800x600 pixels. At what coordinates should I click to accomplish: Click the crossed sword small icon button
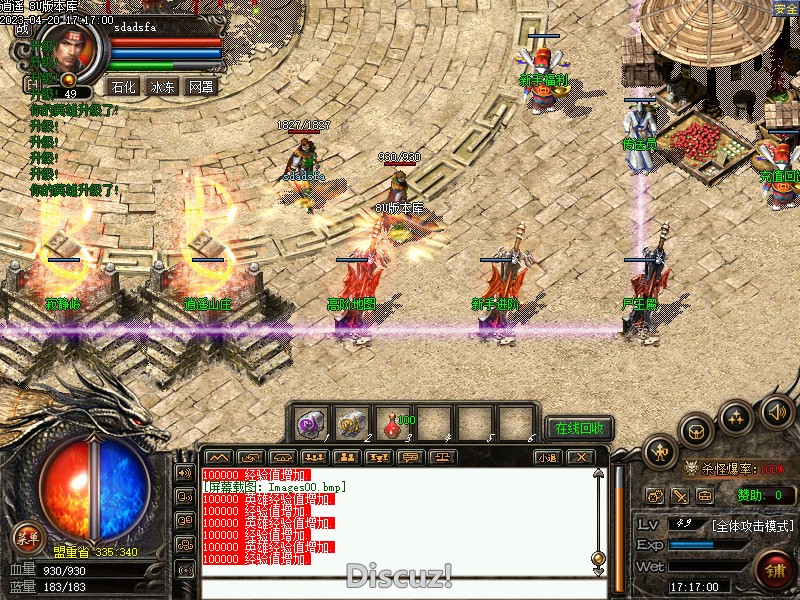point(680,495)
